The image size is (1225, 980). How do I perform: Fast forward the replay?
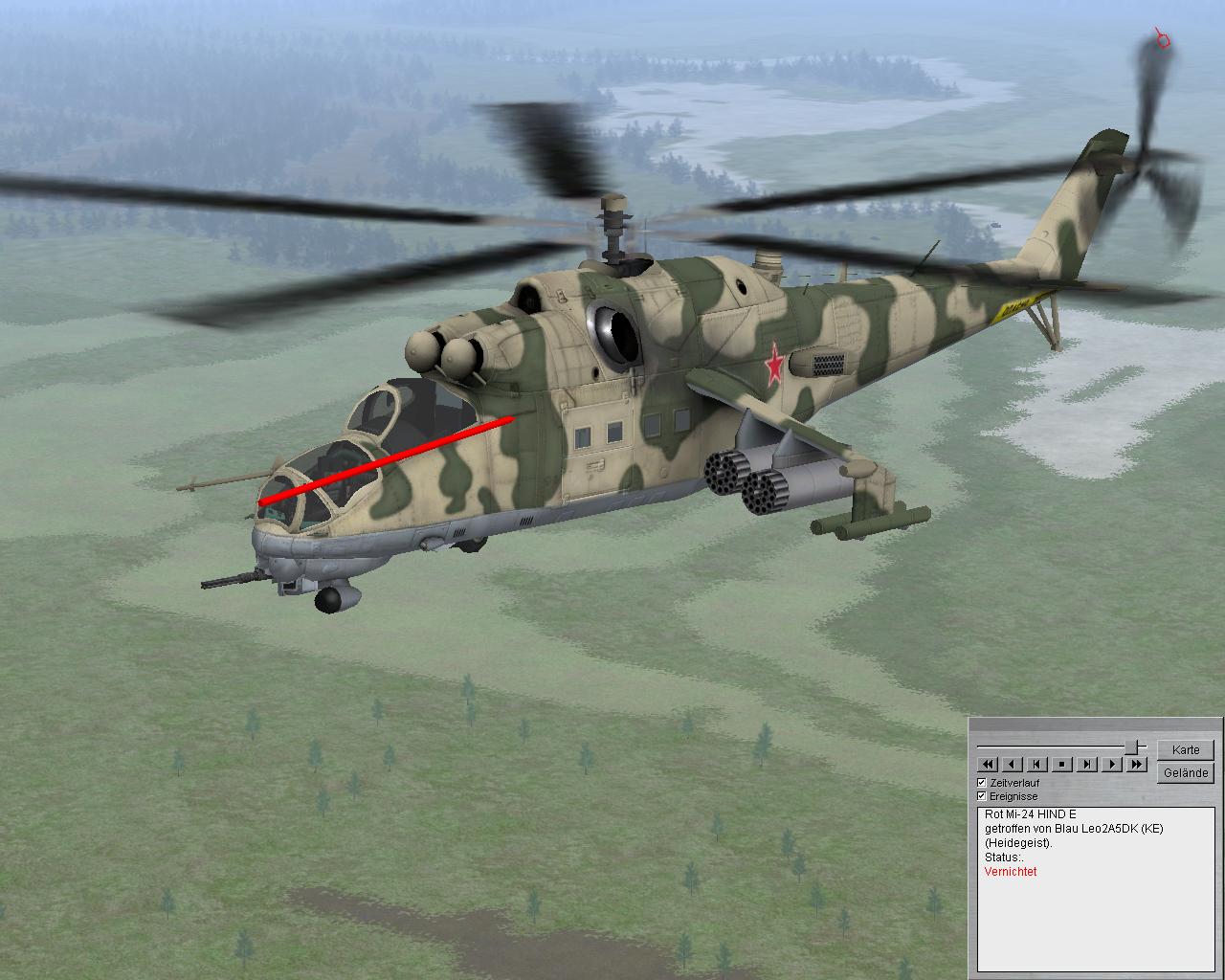1136,764
